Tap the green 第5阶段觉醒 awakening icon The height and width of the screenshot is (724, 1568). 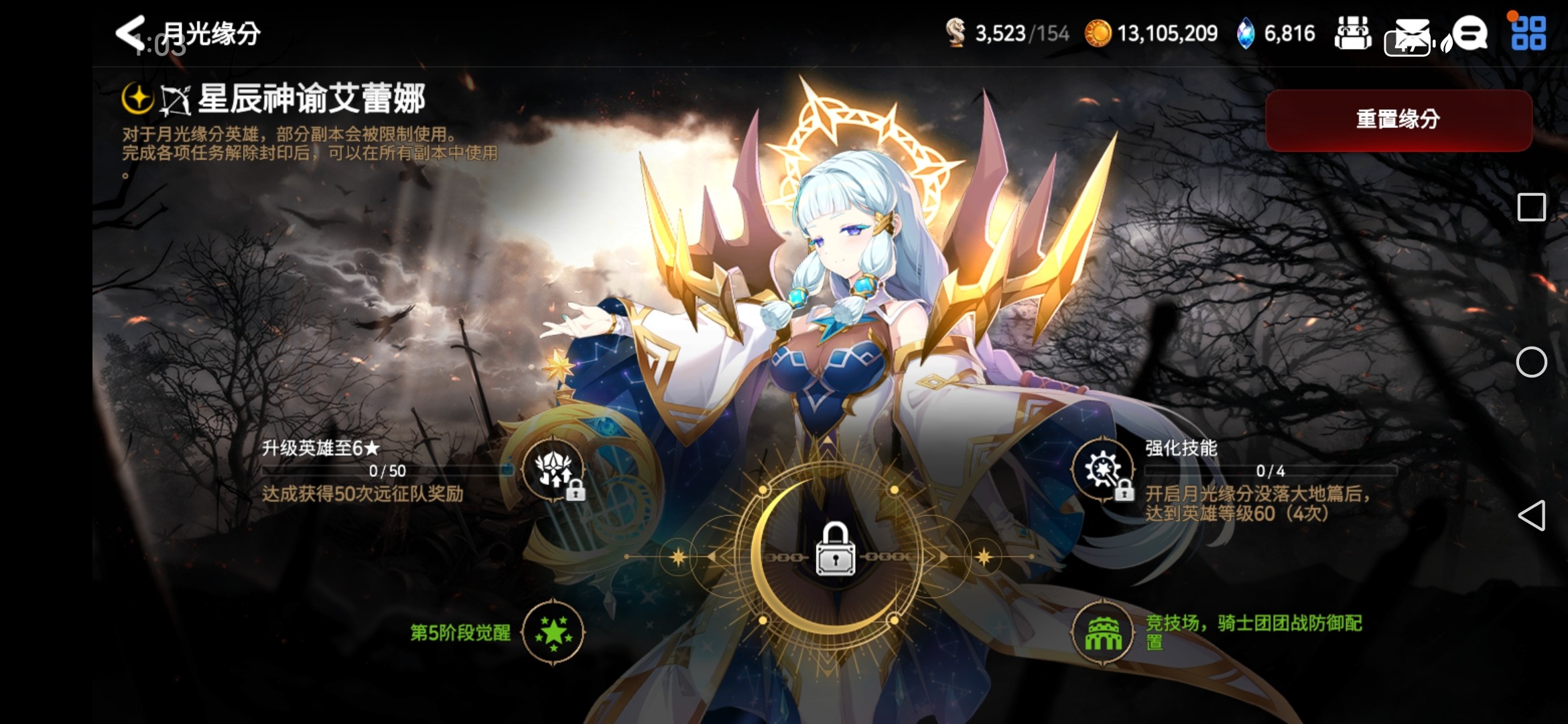click(553, 631)
